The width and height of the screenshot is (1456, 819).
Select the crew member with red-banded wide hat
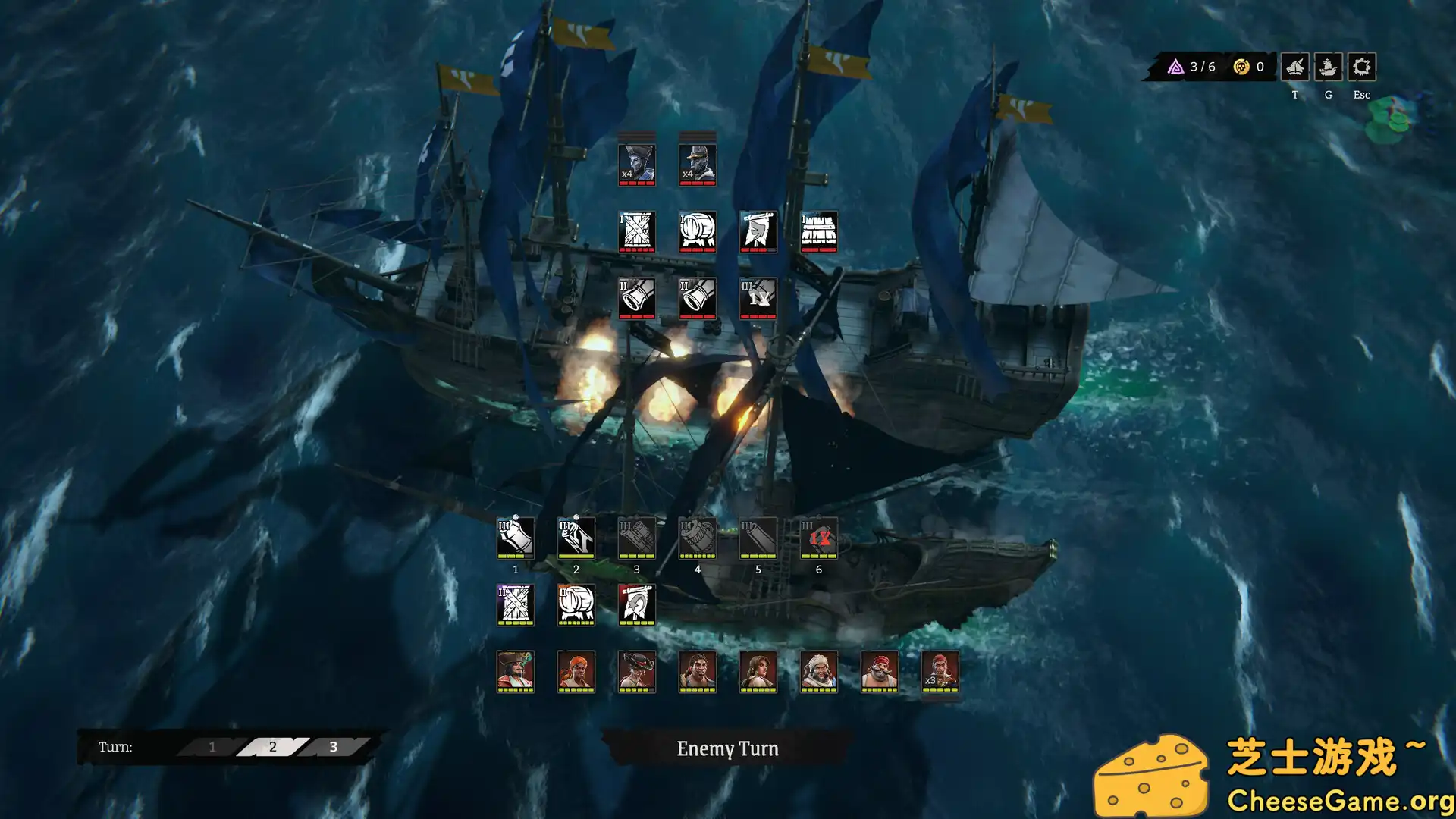click(x=637, y=671)
